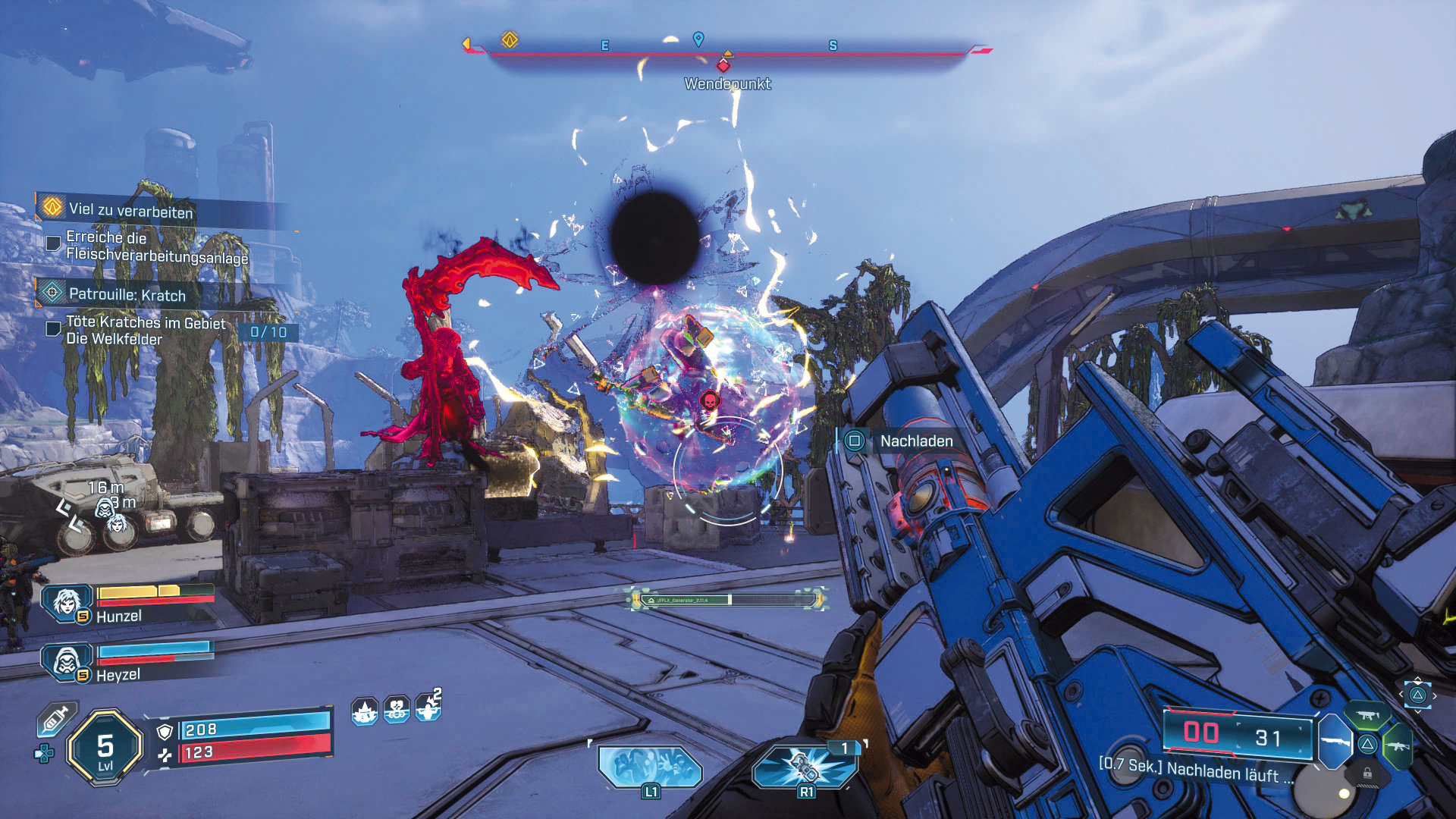Select the Viel zu verarbeiten mission tracker
Screen dimensions: 1456x819
point(130,209)
